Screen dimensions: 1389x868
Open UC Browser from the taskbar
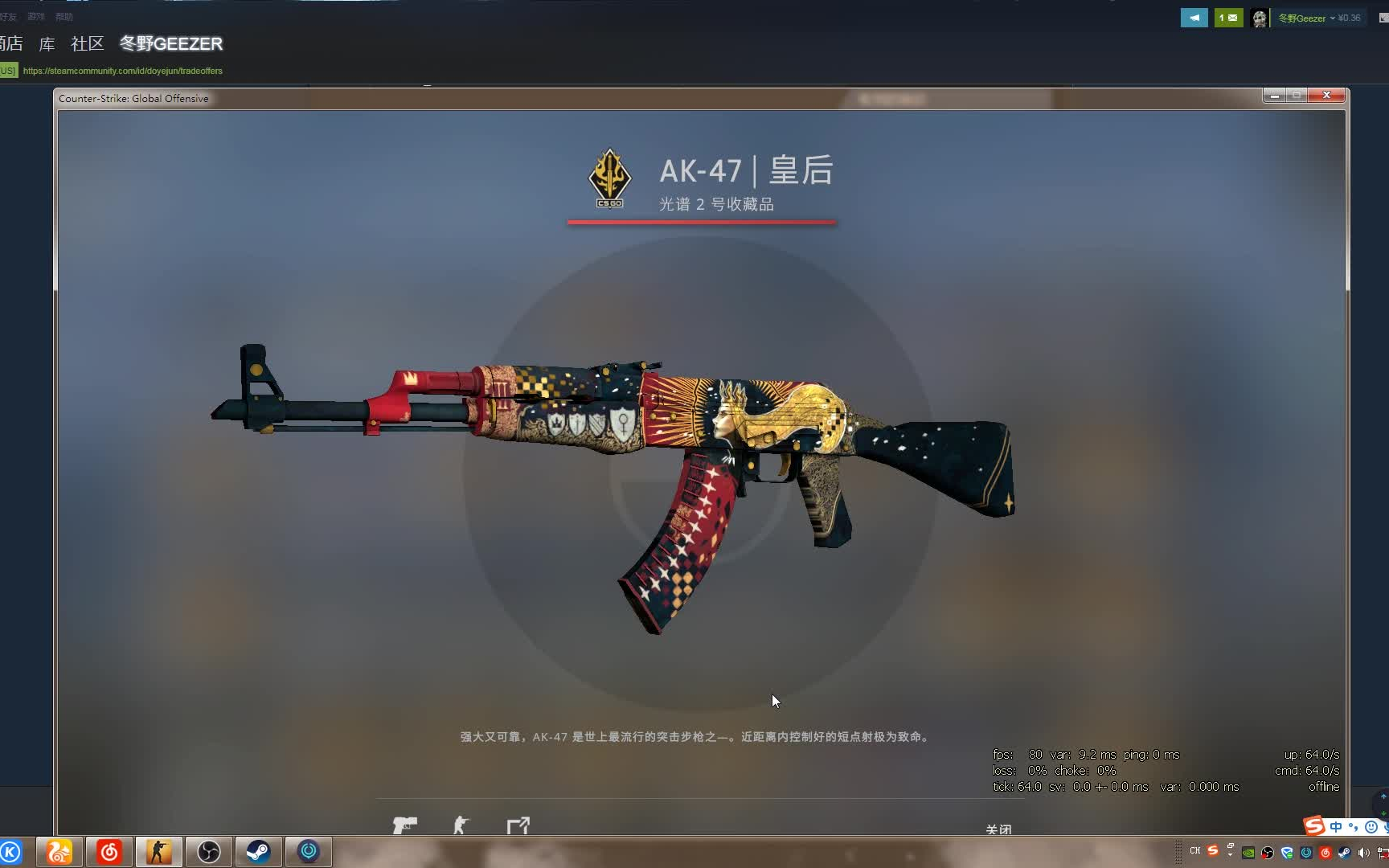(x=58, y=851)
